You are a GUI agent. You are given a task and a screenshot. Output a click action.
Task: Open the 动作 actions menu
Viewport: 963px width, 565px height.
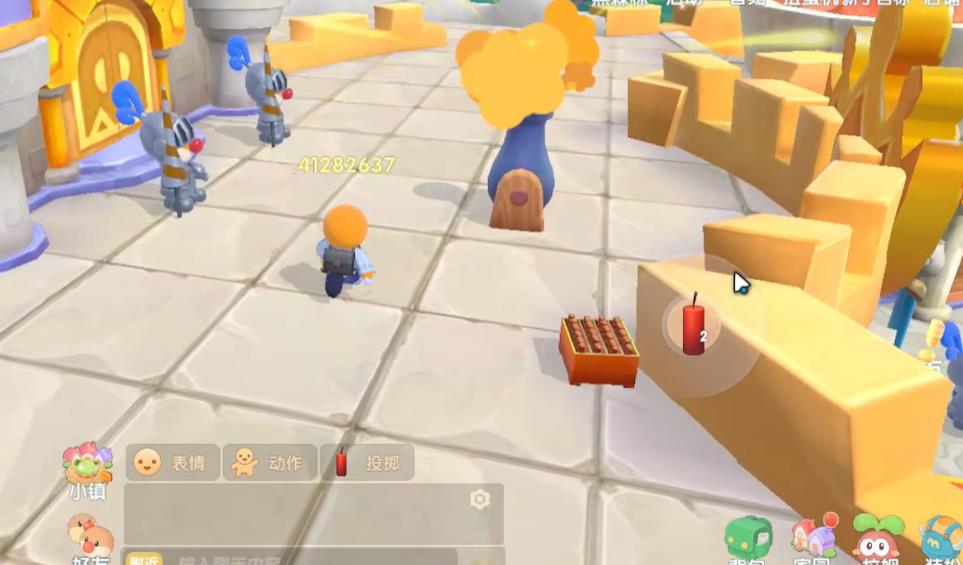click(x=269, y=462)
